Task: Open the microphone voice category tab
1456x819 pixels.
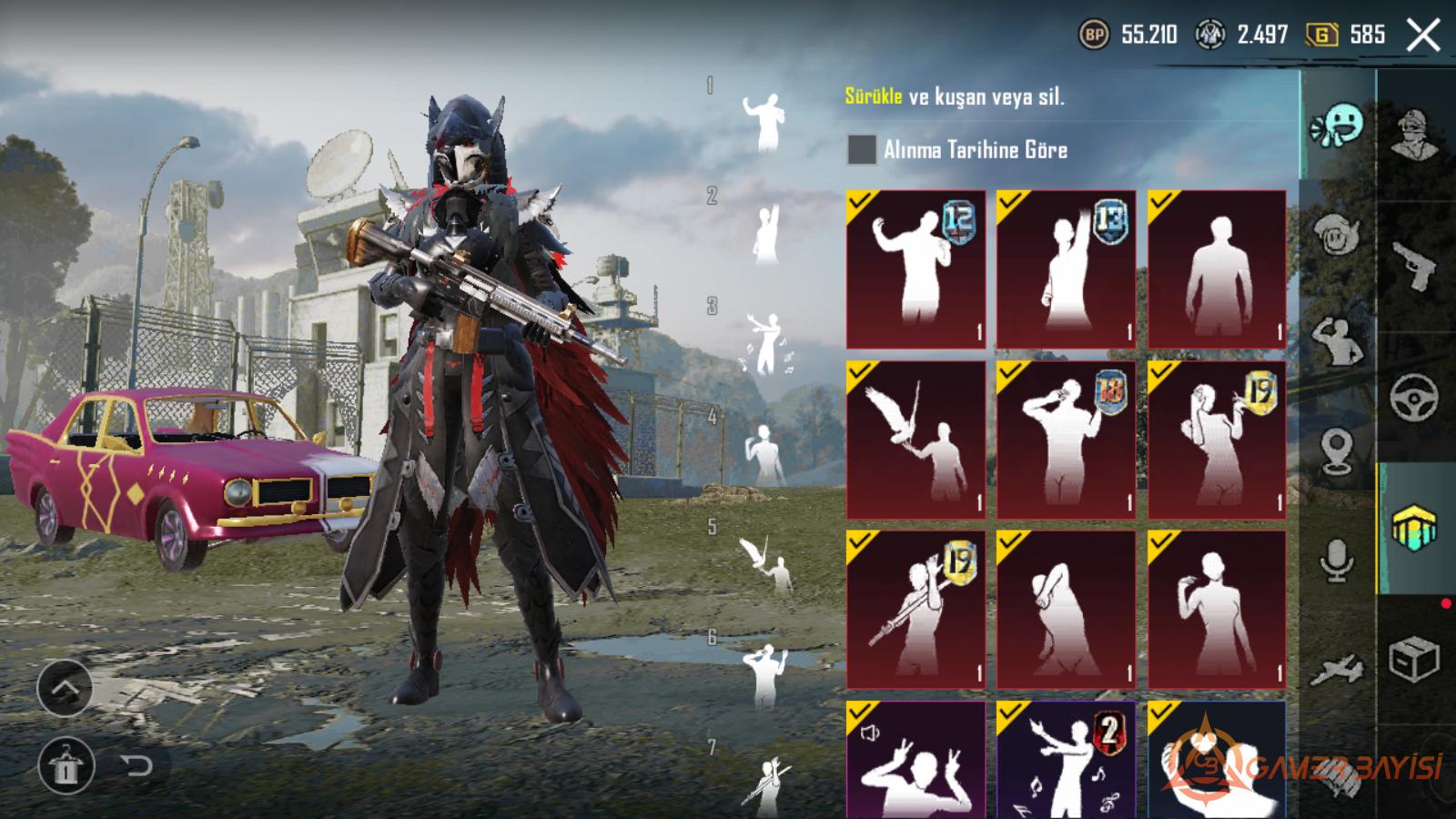Action: [x=1336, y=560]
